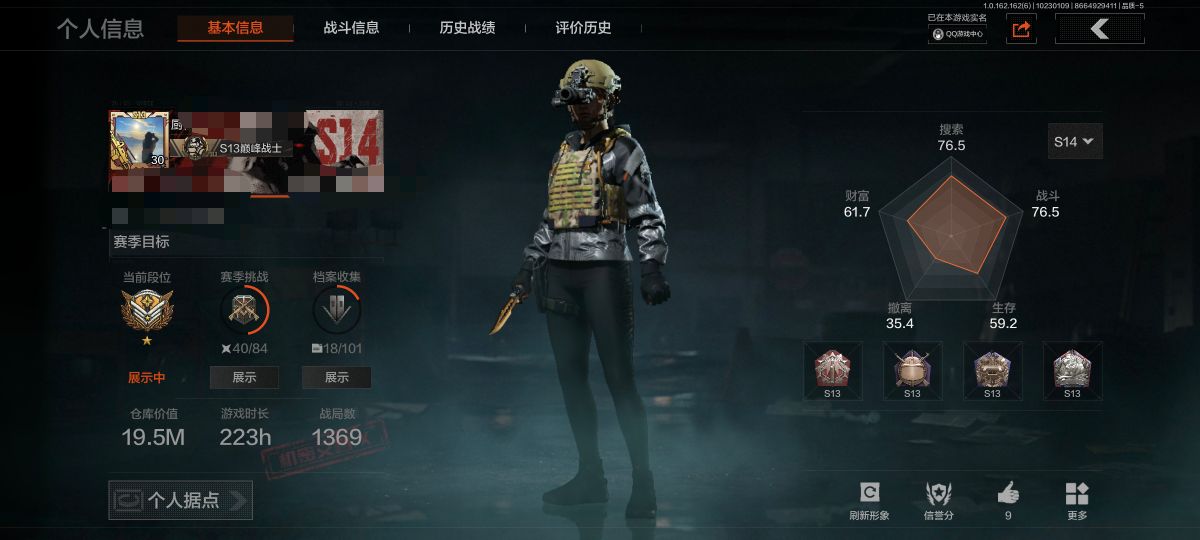Click the back arrow button
Viewport: 1200px width, 540px height.
tap(1100, 29)
